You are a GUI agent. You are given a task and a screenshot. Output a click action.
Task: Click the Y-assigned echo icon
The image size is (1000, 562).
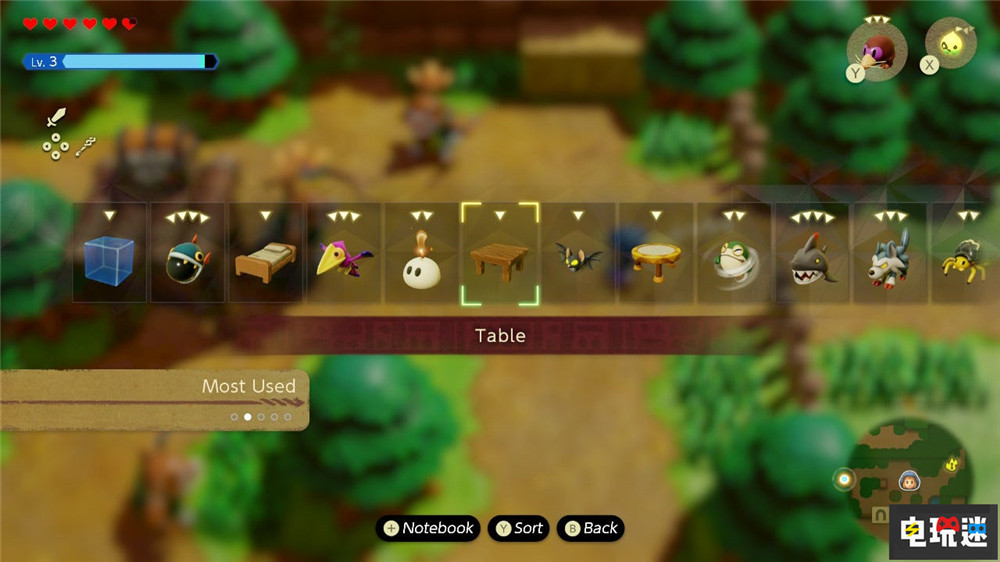point(877,50)
